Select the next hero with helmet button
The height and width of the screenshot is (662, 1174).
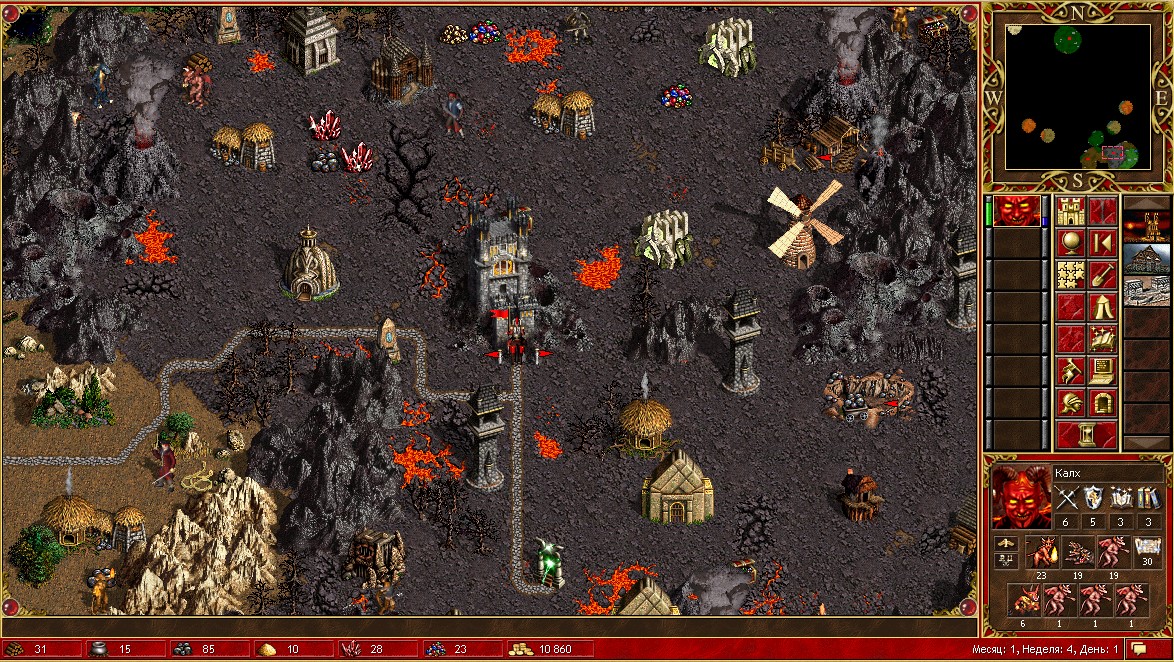point(1070,402)
